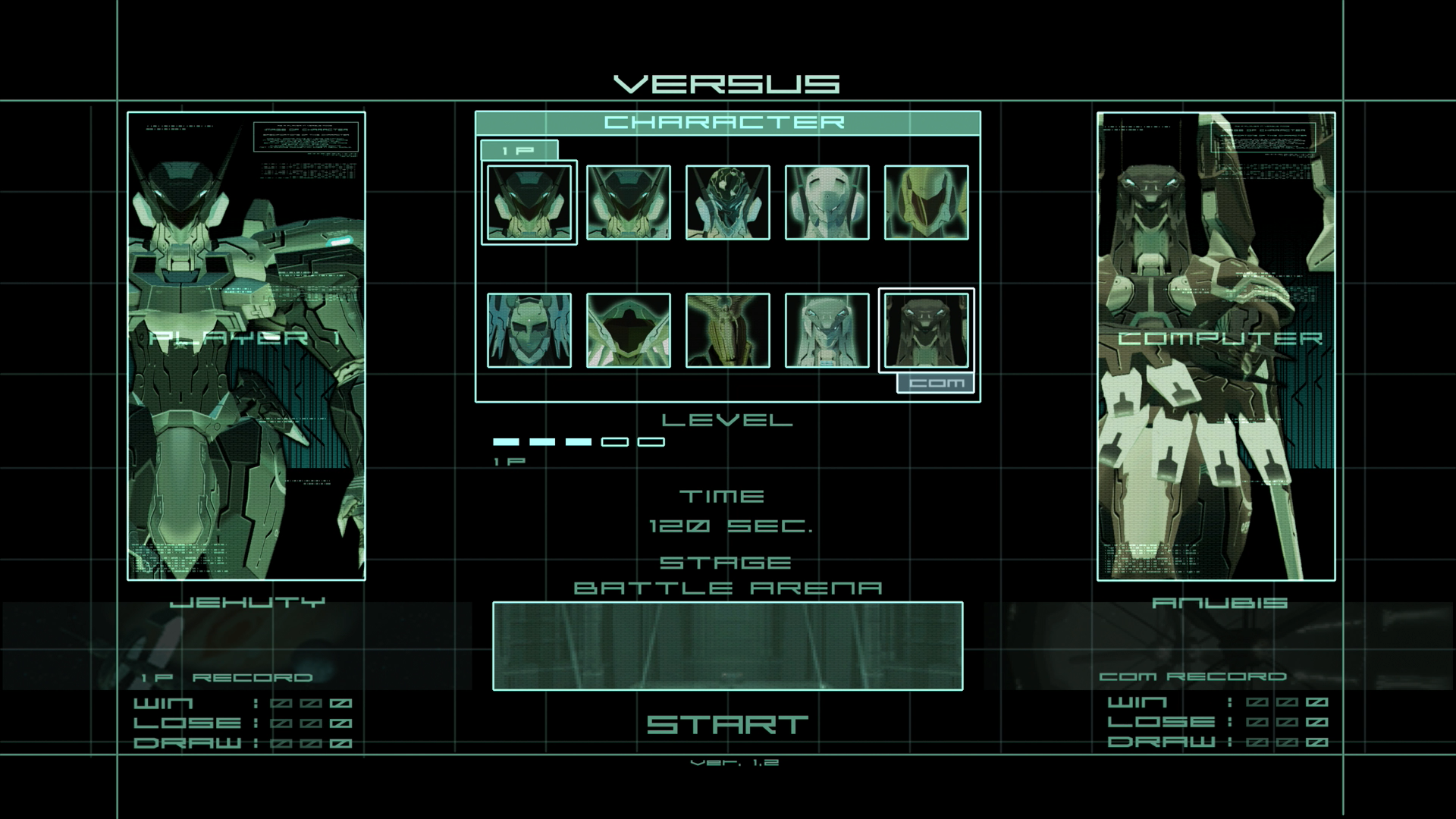1456x819 pixels.
Task: Select the Jehuty tile marked 1P
Action: (529, 202)
